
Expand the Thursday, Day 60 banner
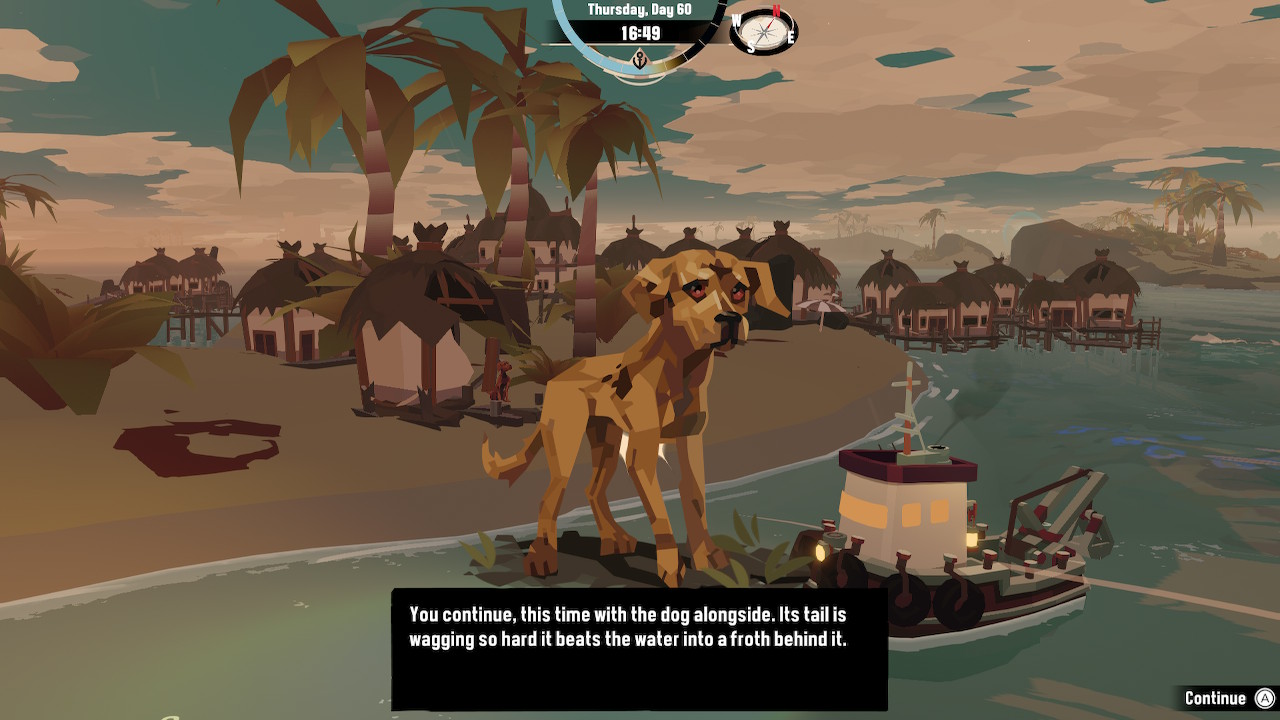pos(639,10)
